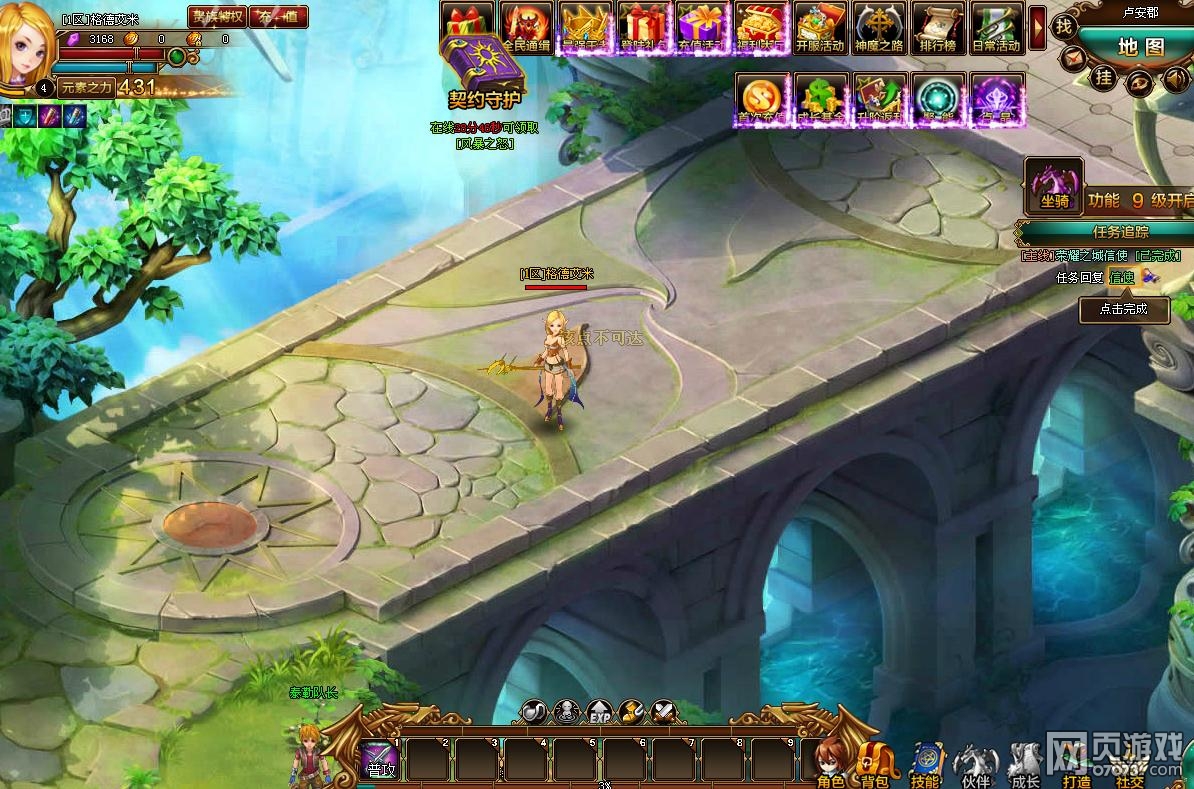Screen dimensions: 1194x789
Task: Open the 成长基金 growth fund icon
Action: tap(821, 99)
